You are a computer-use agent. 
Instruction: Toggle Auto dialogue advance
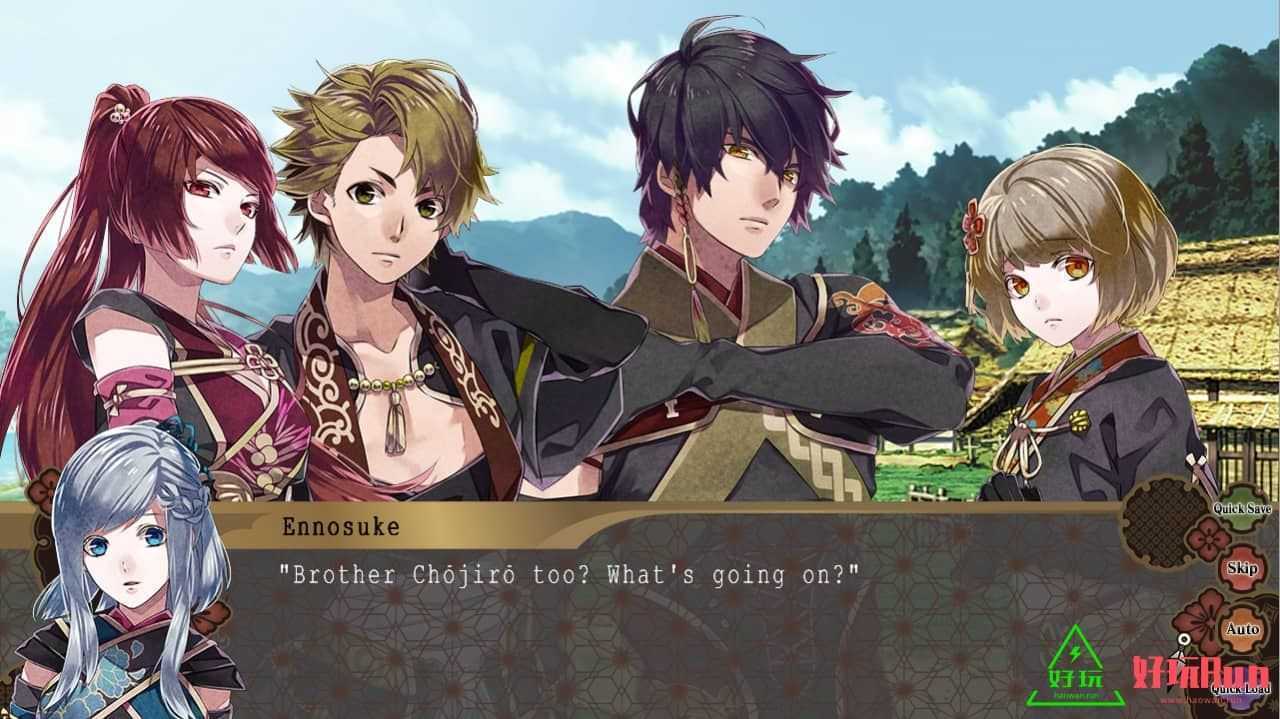click(x=1242, y=629)
